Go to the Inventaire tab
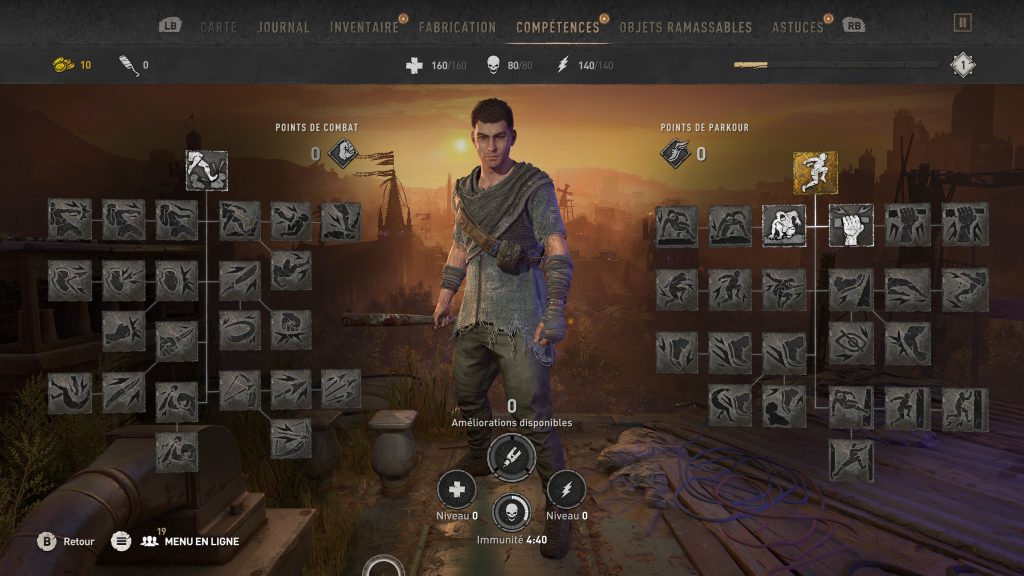 [364, 27]
